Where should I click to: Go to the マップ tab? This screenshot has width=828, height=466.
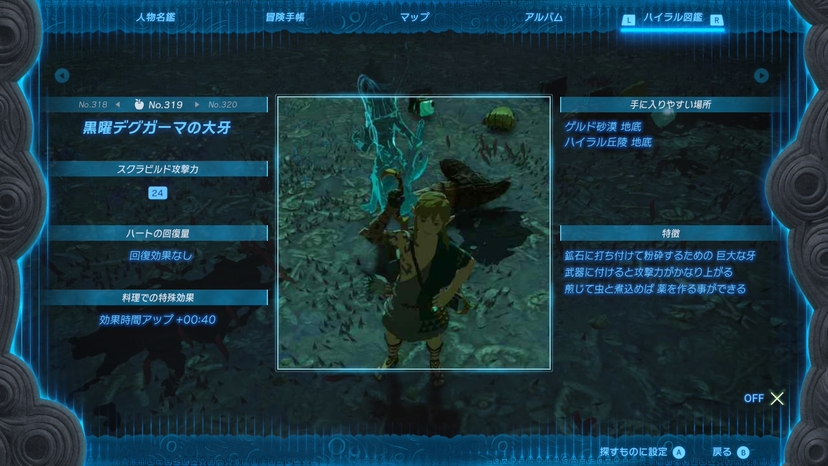pos(414,18)
